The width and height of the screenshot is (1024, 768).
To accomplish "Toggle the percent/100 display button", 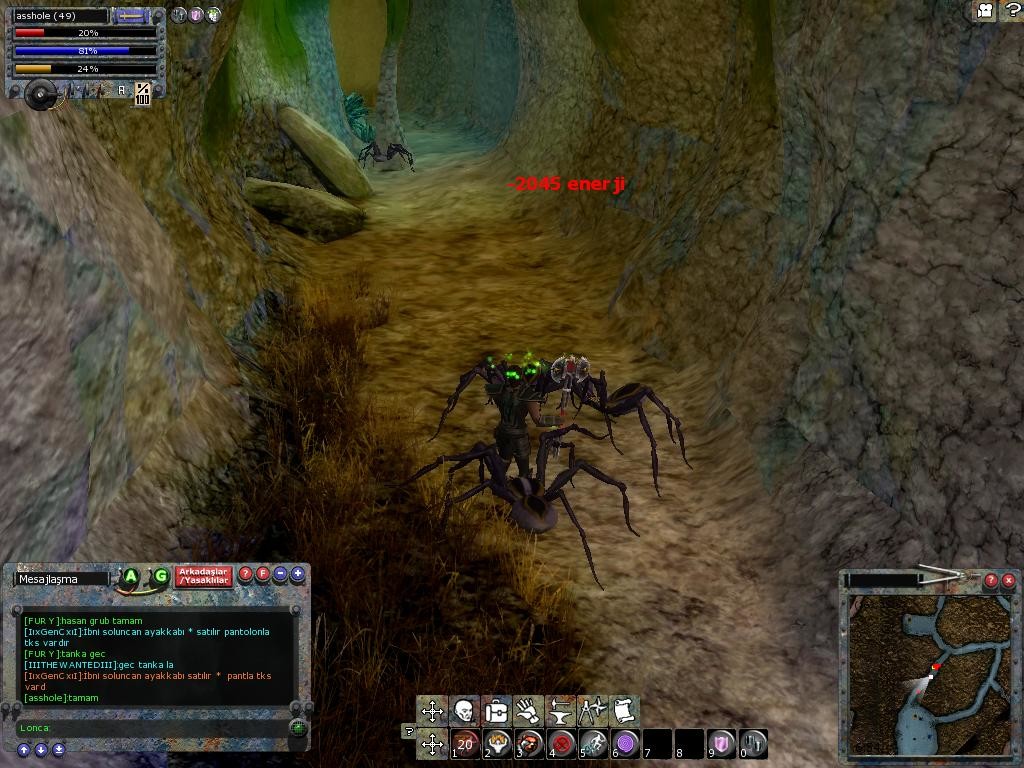I will [x=142, y=93].
